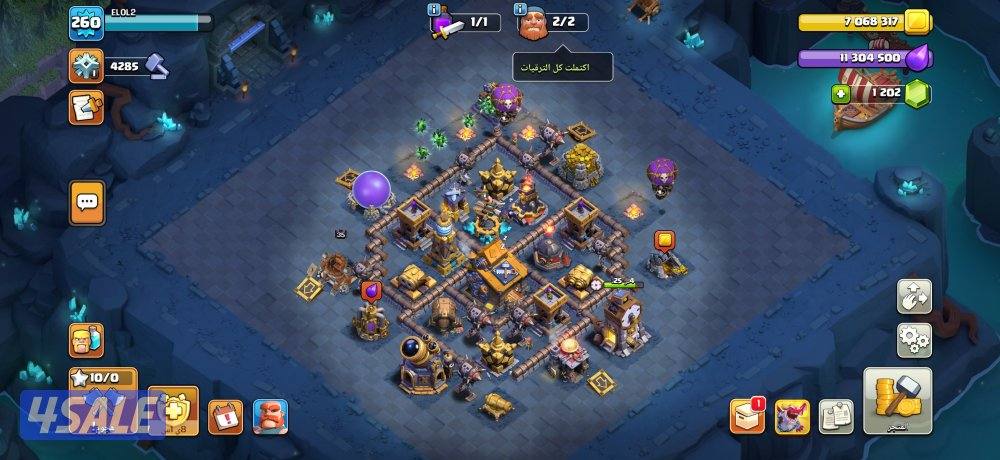The width and height of the screenshot is (1000, 460).
Task: Tap the red-bearded builder portrait icon
Action: [269, 415]
